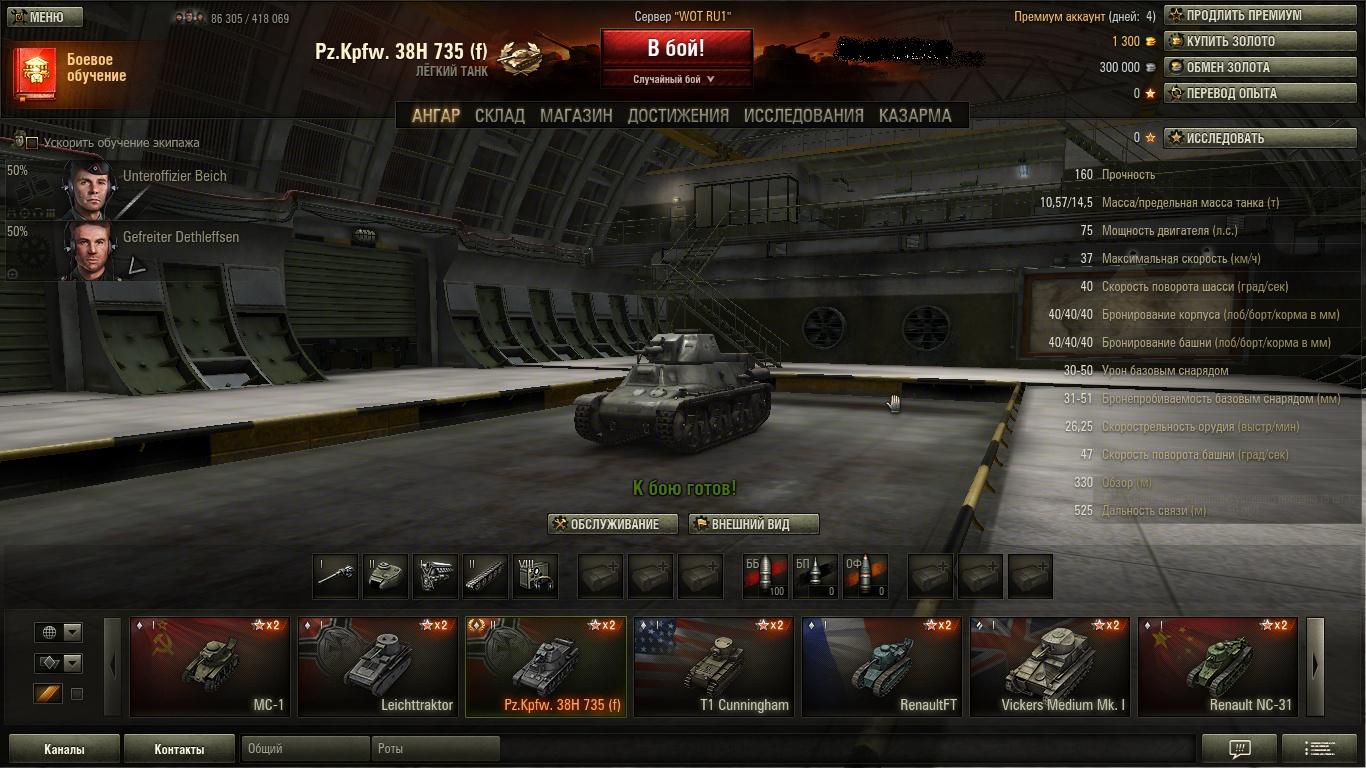Image resolution: width=1366 pixels, height=768 pixels.
Task: Select the МС-1 tank in the carousel
Action: 209,666
